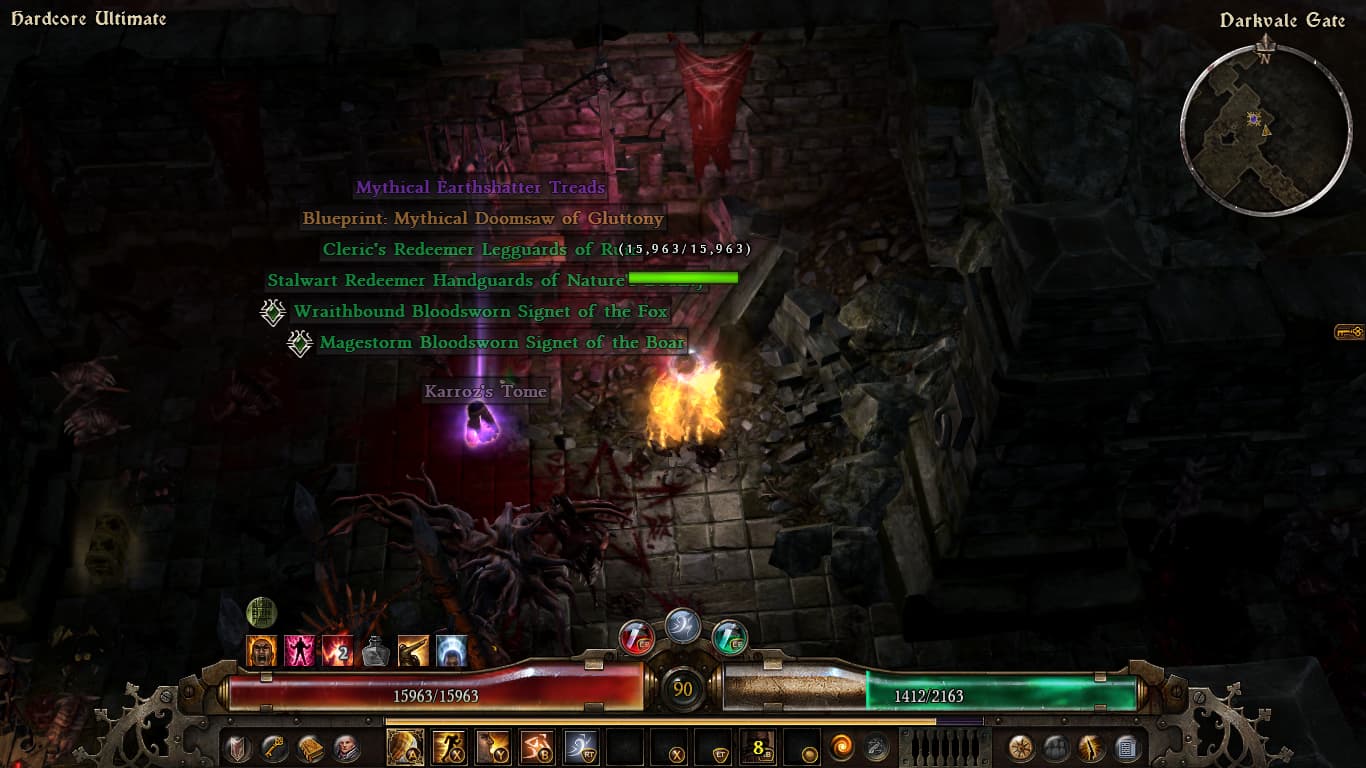
Task: Toggle the small key icon at right edge
Action: (1349, 332)
